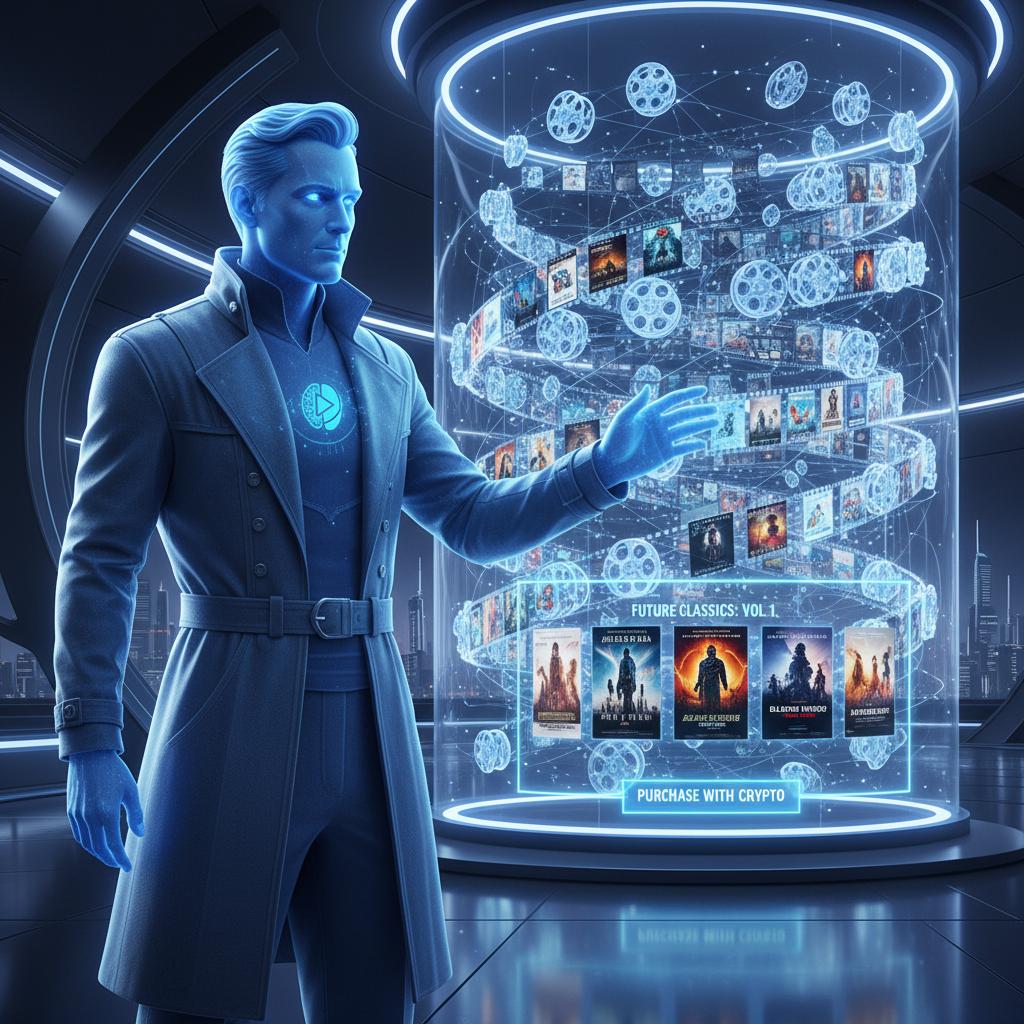Pick the dark blue poster with red subtitle
The height and width of the screenshot is (1024, 1024).
point(797,682)
